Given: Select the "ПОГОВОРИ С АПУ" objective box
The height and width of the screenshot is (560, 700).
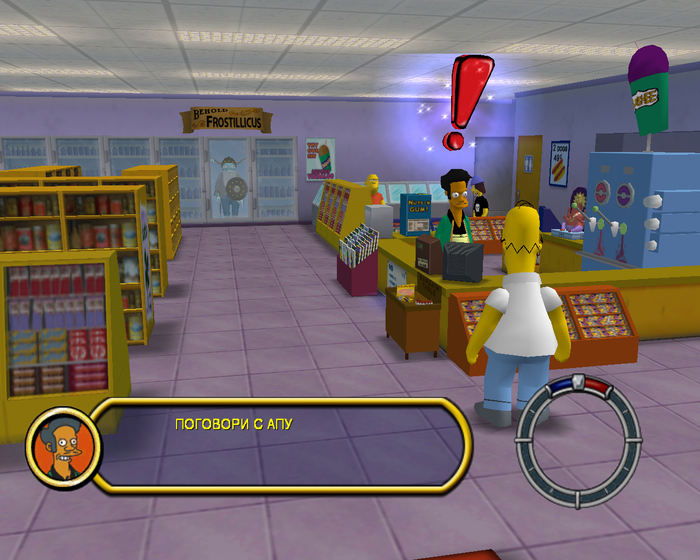Looking at the screenshot, I should point(283,444).
